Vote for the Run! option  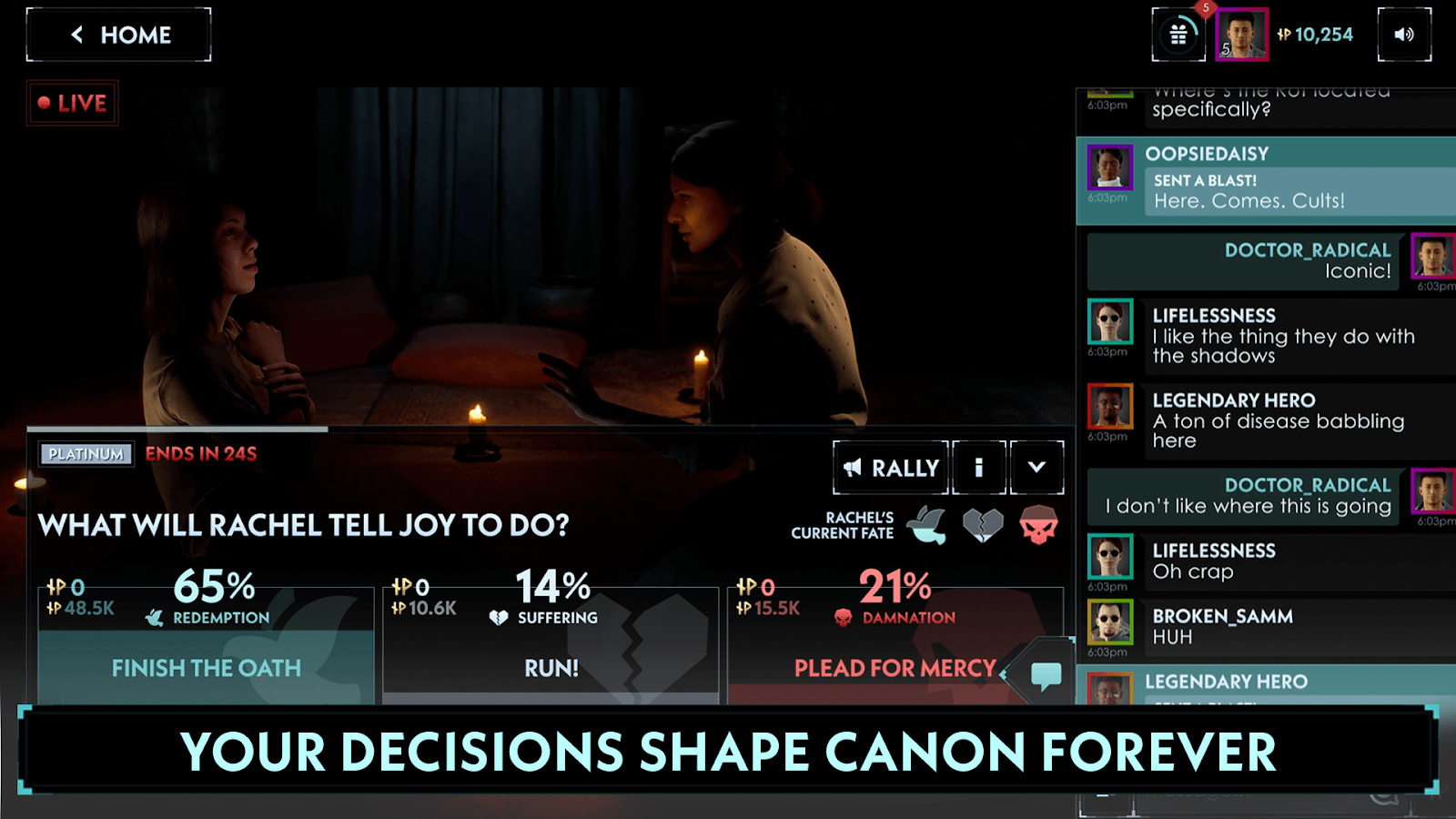tap(551, 667)
